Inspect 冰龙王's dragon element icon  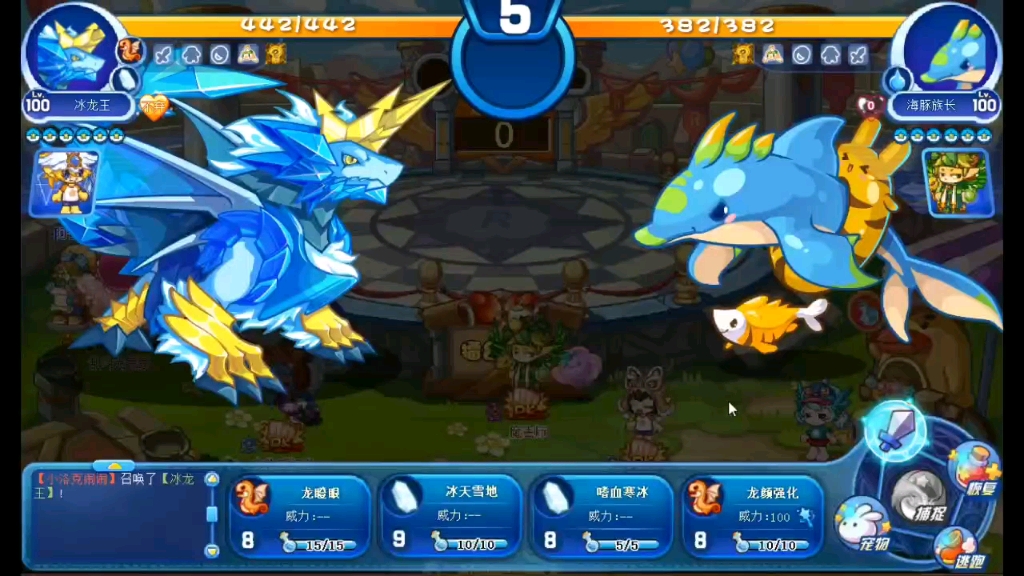[x=130, y=50]
